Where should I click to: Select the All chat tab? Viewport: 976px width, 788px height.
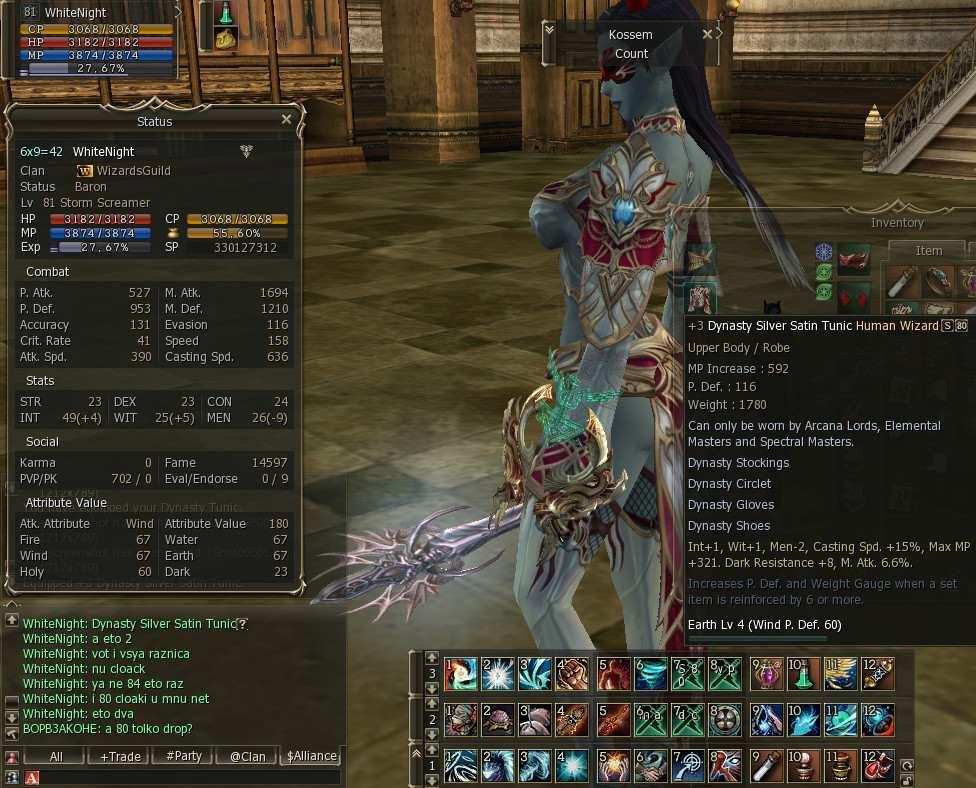pyautogui.click(x=56, y=756)
